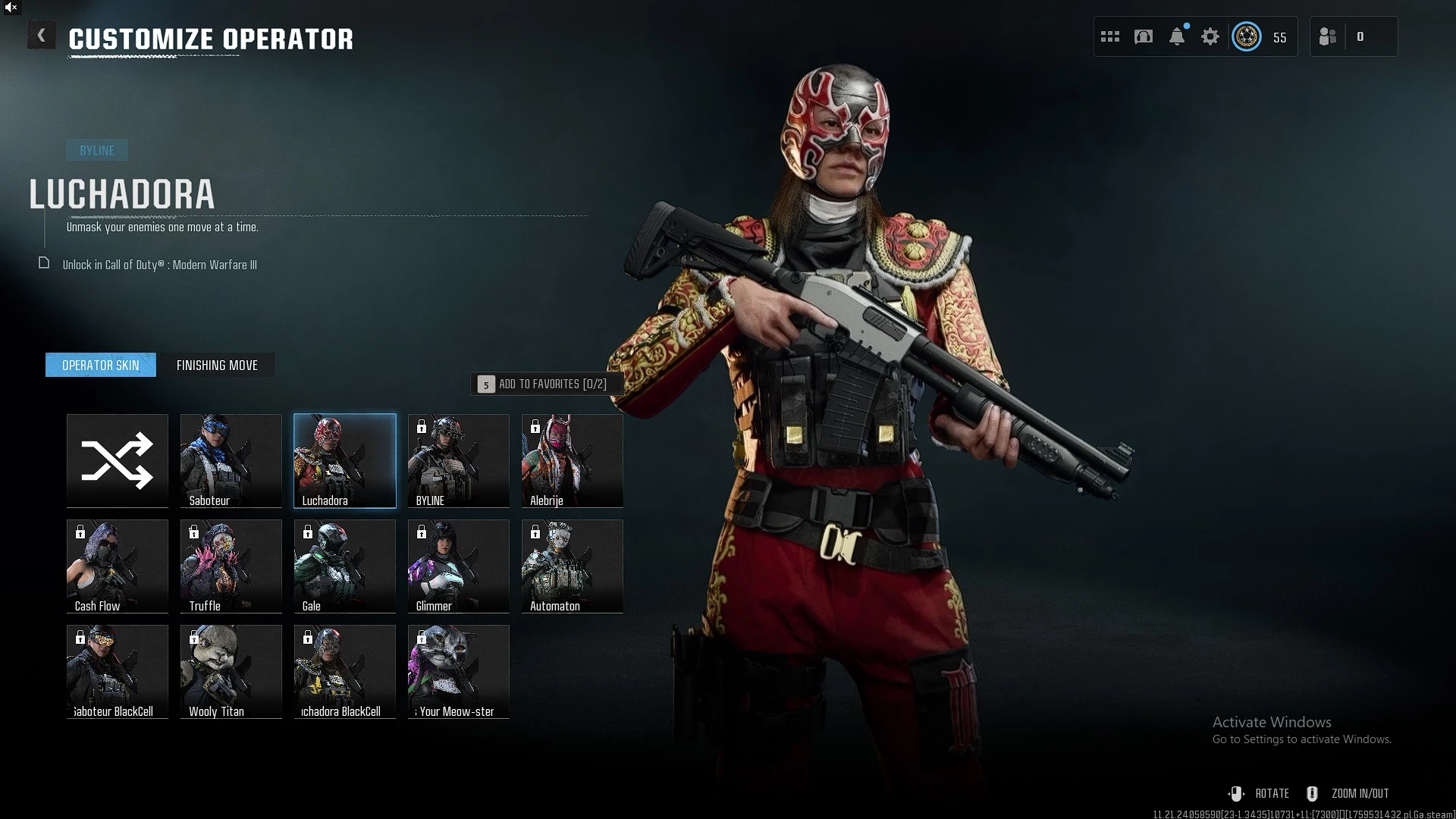
Task: Click the Add to Favorites button
Action: [546, 384]
